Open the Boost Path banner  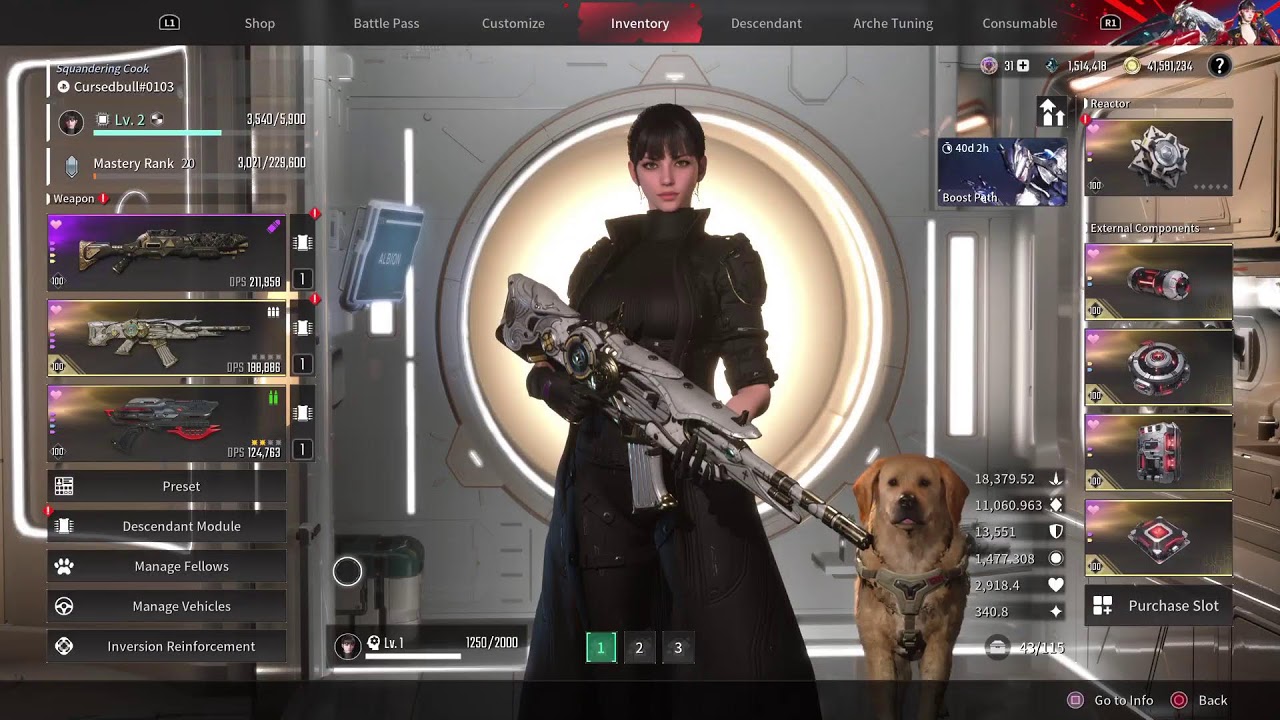tap(1002, 172)
